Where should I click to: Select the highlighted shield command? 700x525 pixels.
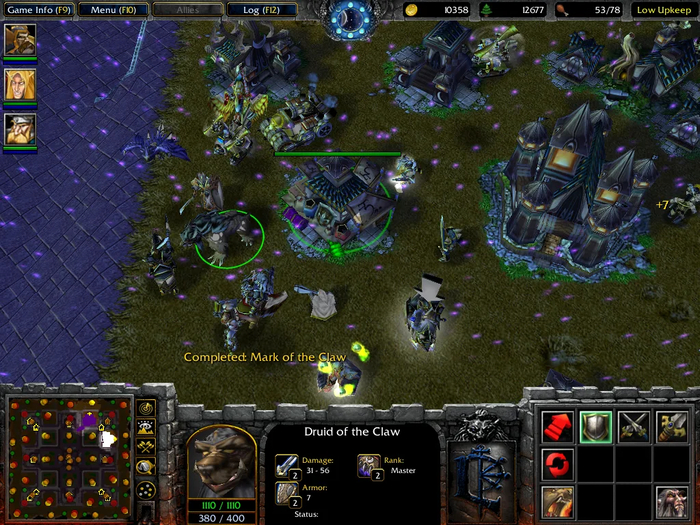point(596,427)
